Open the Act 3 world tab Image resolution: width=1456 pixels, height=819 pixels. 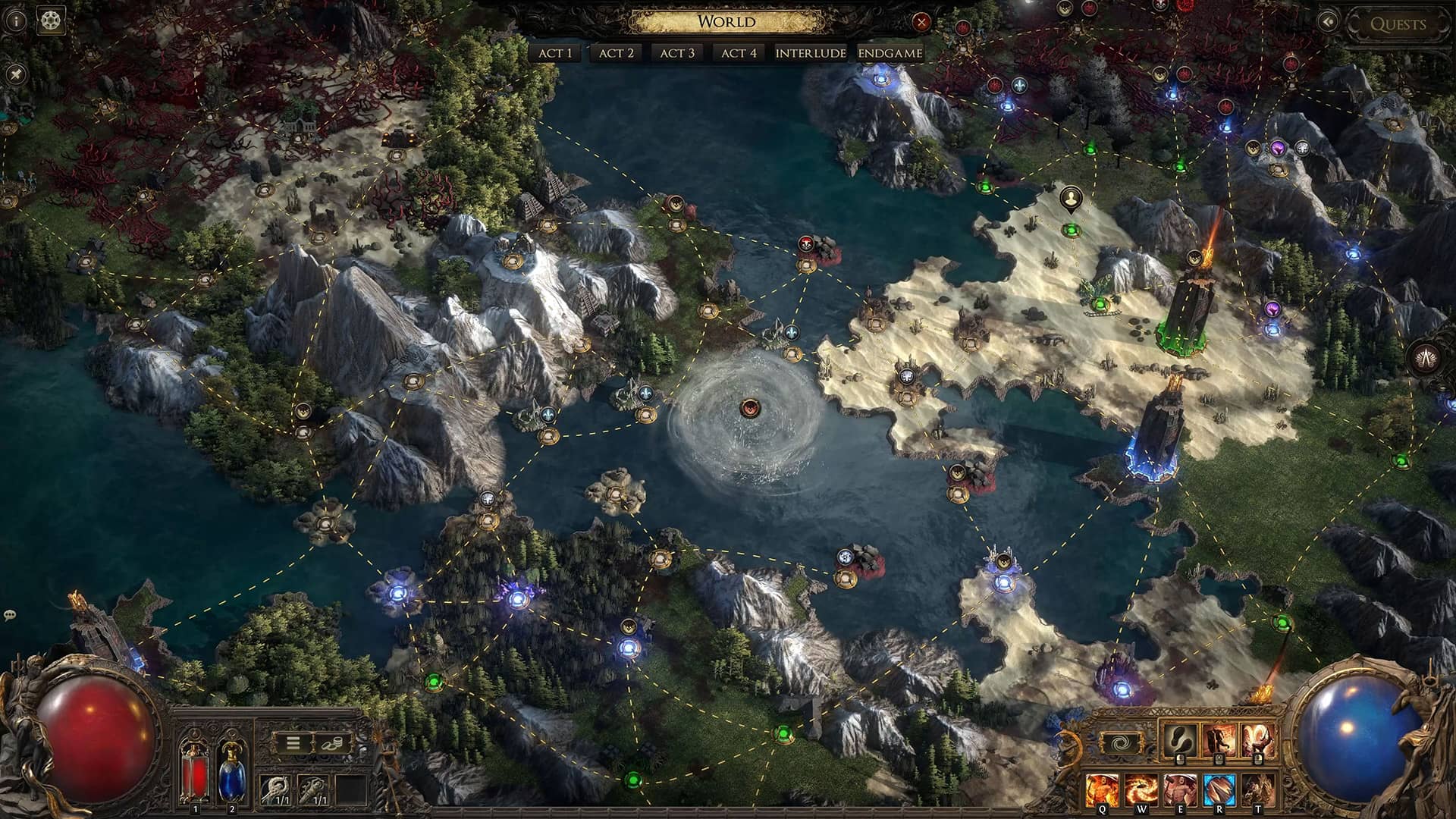pyautogui.click(x=677, y=53)
